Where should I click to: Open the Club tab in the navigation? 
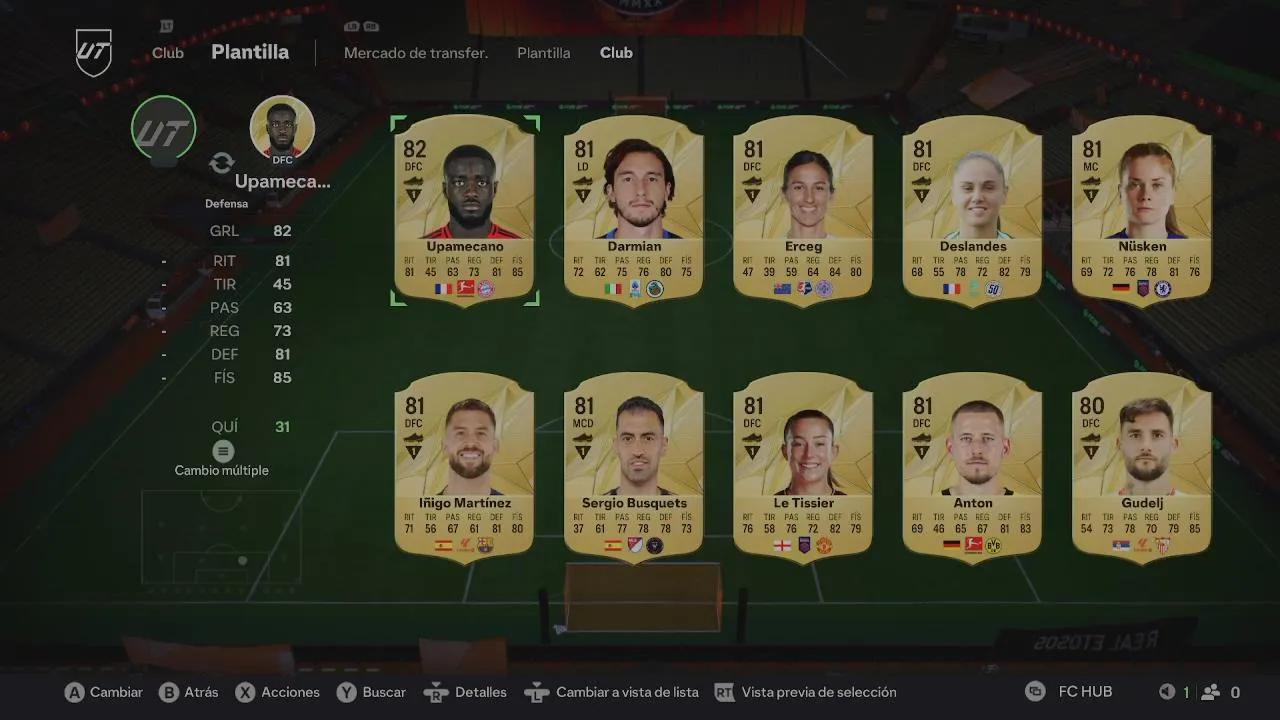point(616,53)
